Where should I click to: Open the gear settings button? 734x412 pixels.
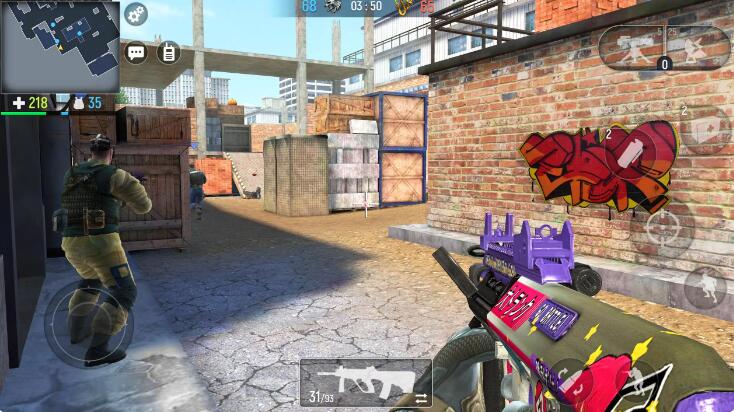(x=135, y=15)
